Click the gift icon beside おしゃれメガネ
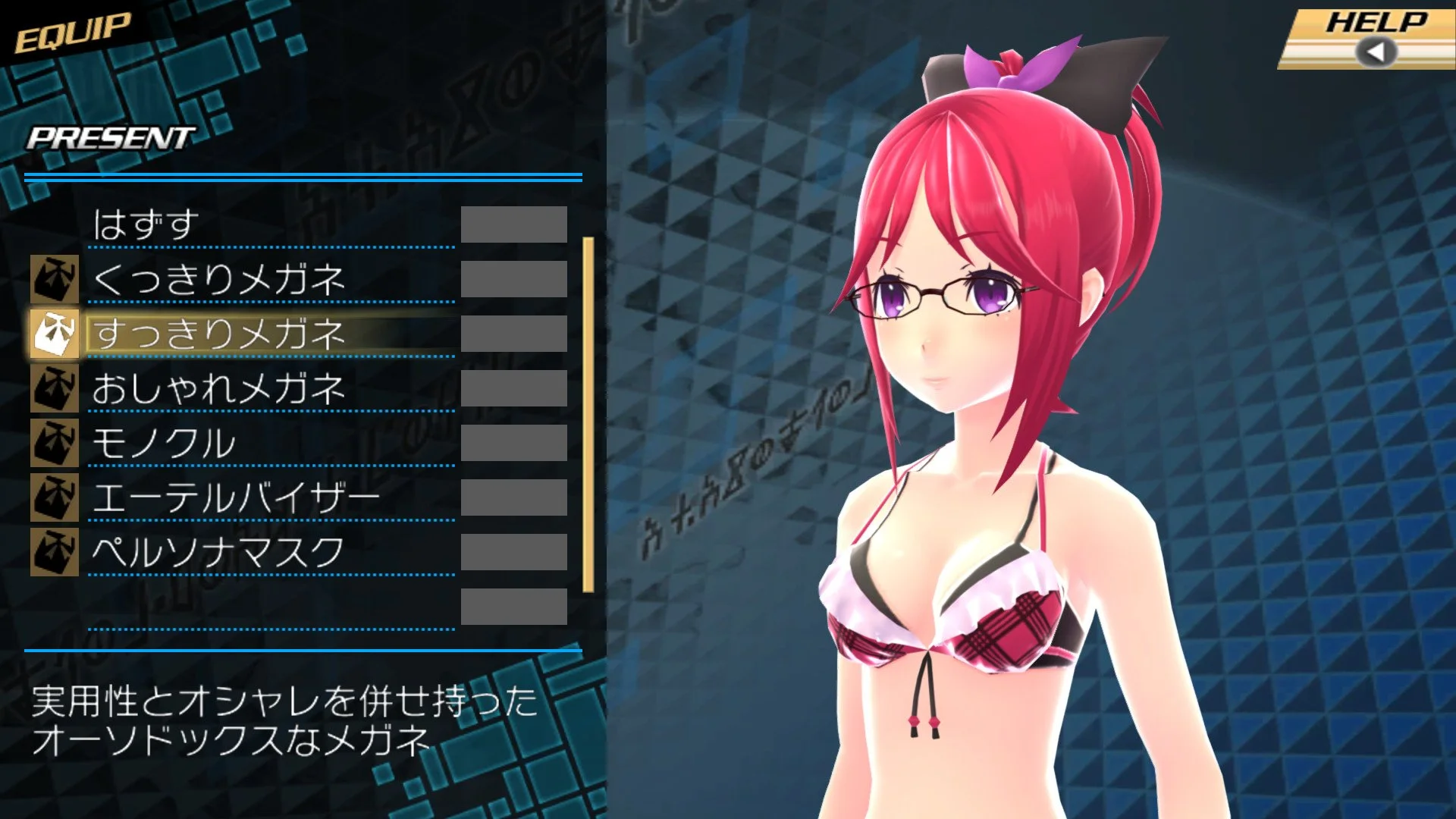 click(56, 388)
